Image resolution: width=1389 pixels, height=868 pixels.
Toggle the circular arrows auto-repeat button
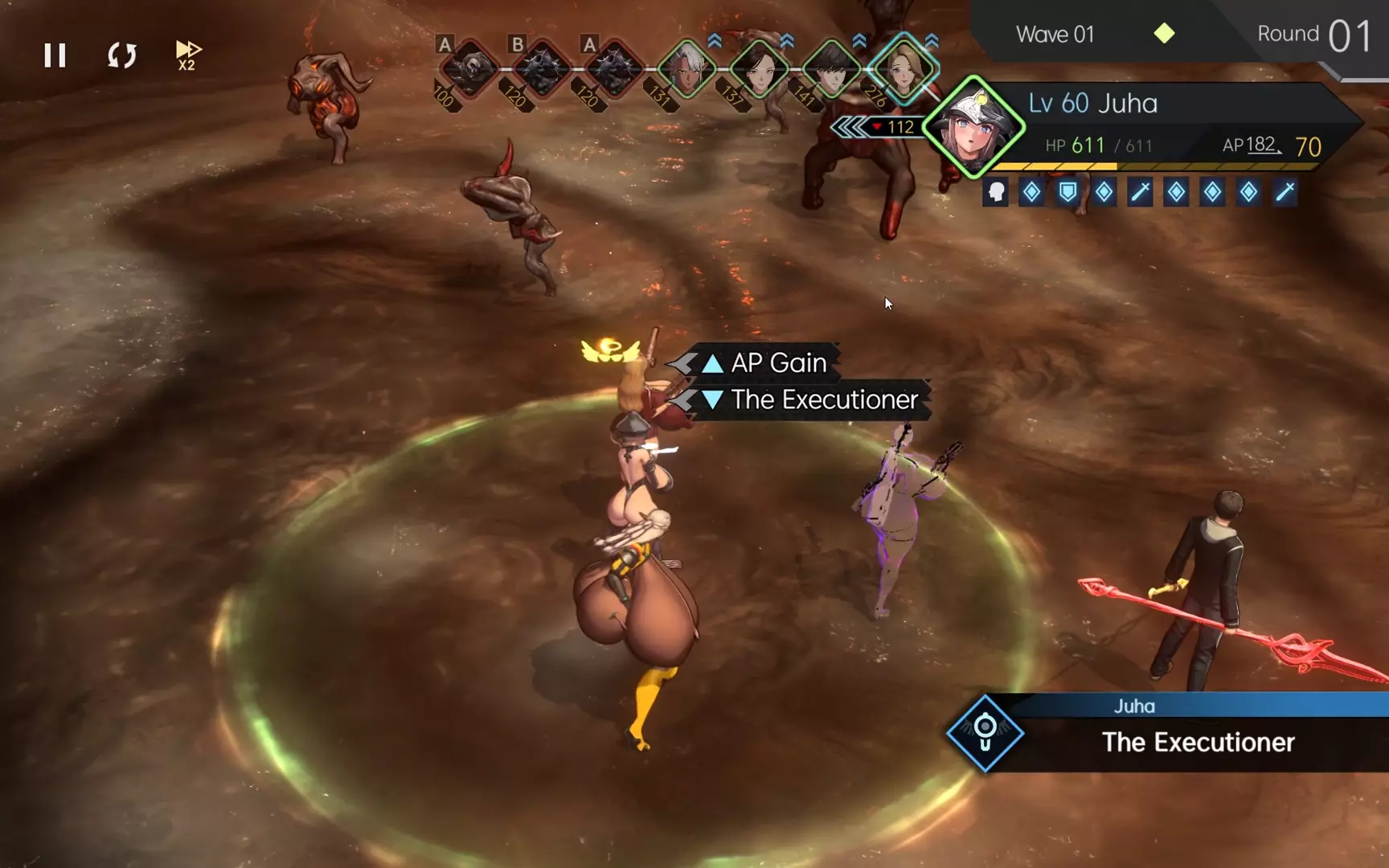[122, 55]
